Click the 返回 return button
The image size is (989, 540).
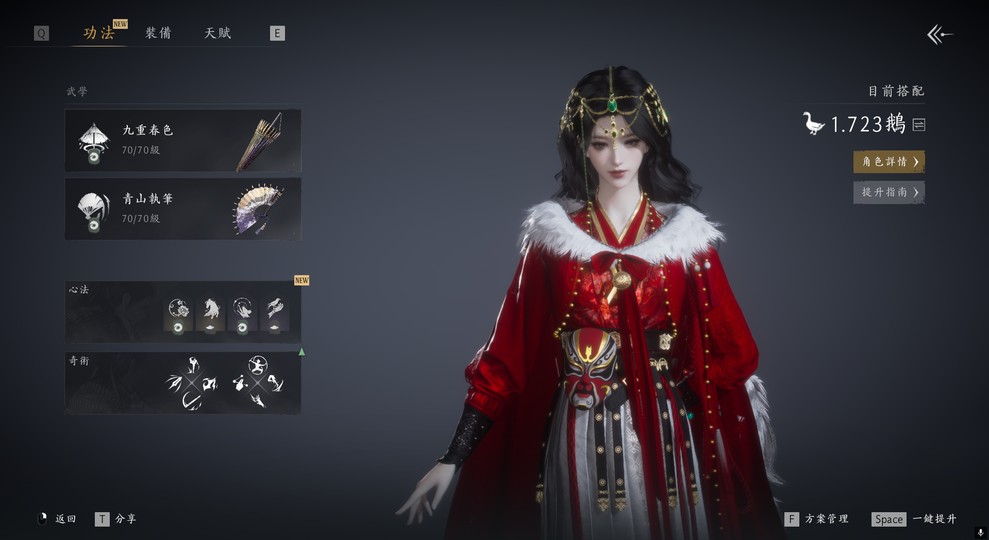coord(57,519)
